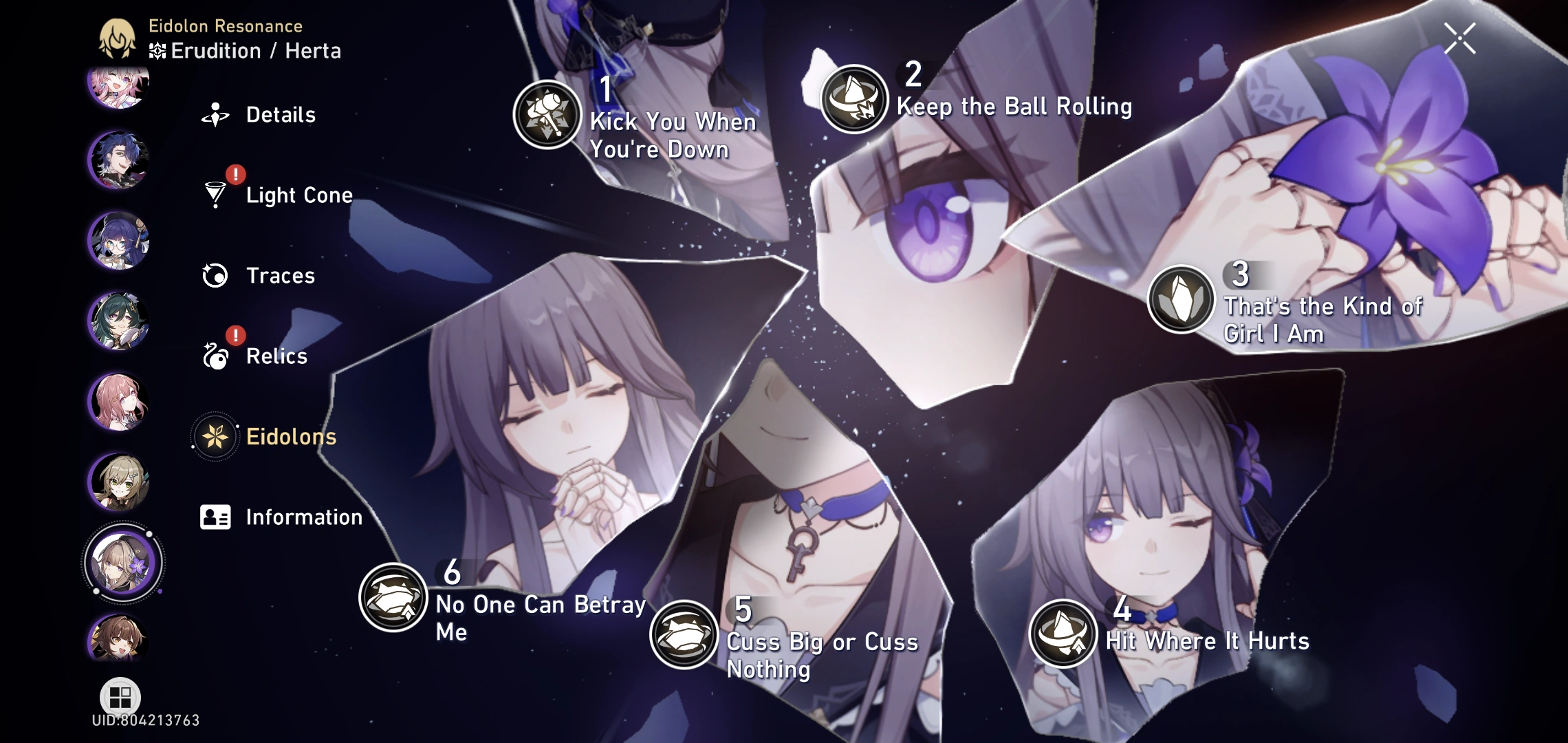Screen dimensions: 1568x743
Task: Switch to the Light Cone tab
Action: tap(299, 196)
